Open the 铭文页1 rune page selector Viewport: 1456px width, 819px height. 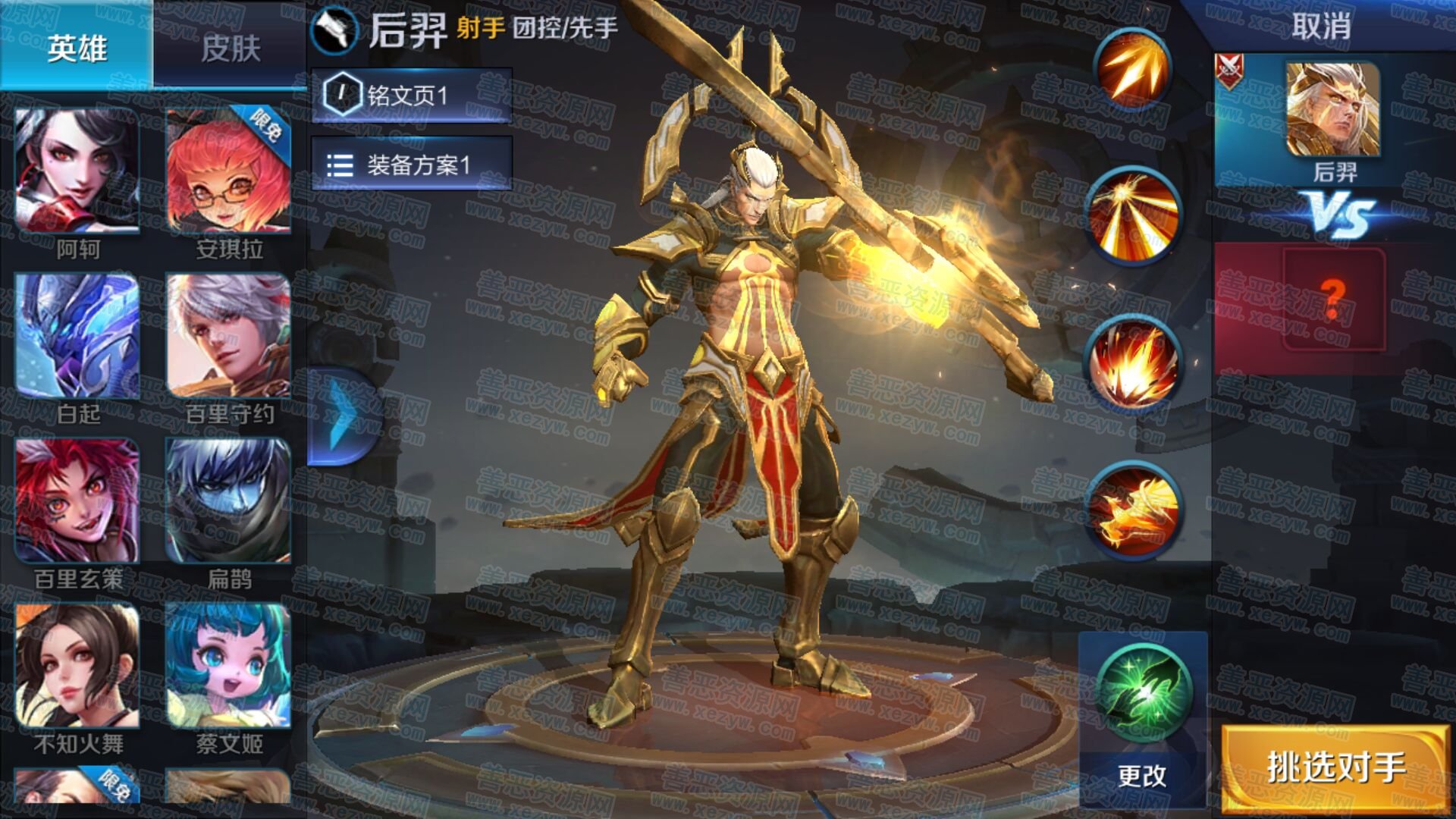click(x=412, y=96)
